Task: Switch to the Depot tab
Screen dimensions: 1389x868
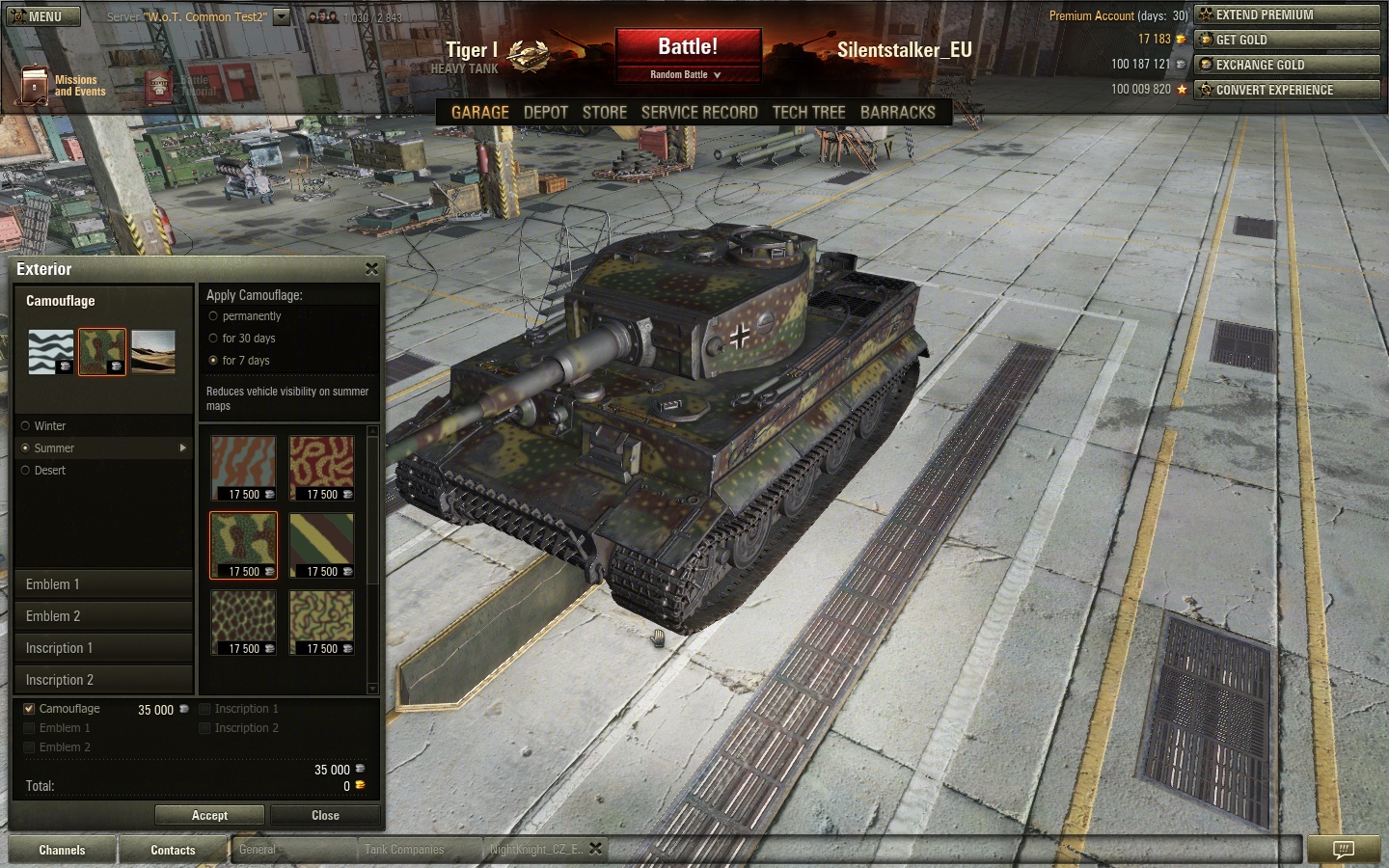Action: pyautogui.click(x=545, y=113)
